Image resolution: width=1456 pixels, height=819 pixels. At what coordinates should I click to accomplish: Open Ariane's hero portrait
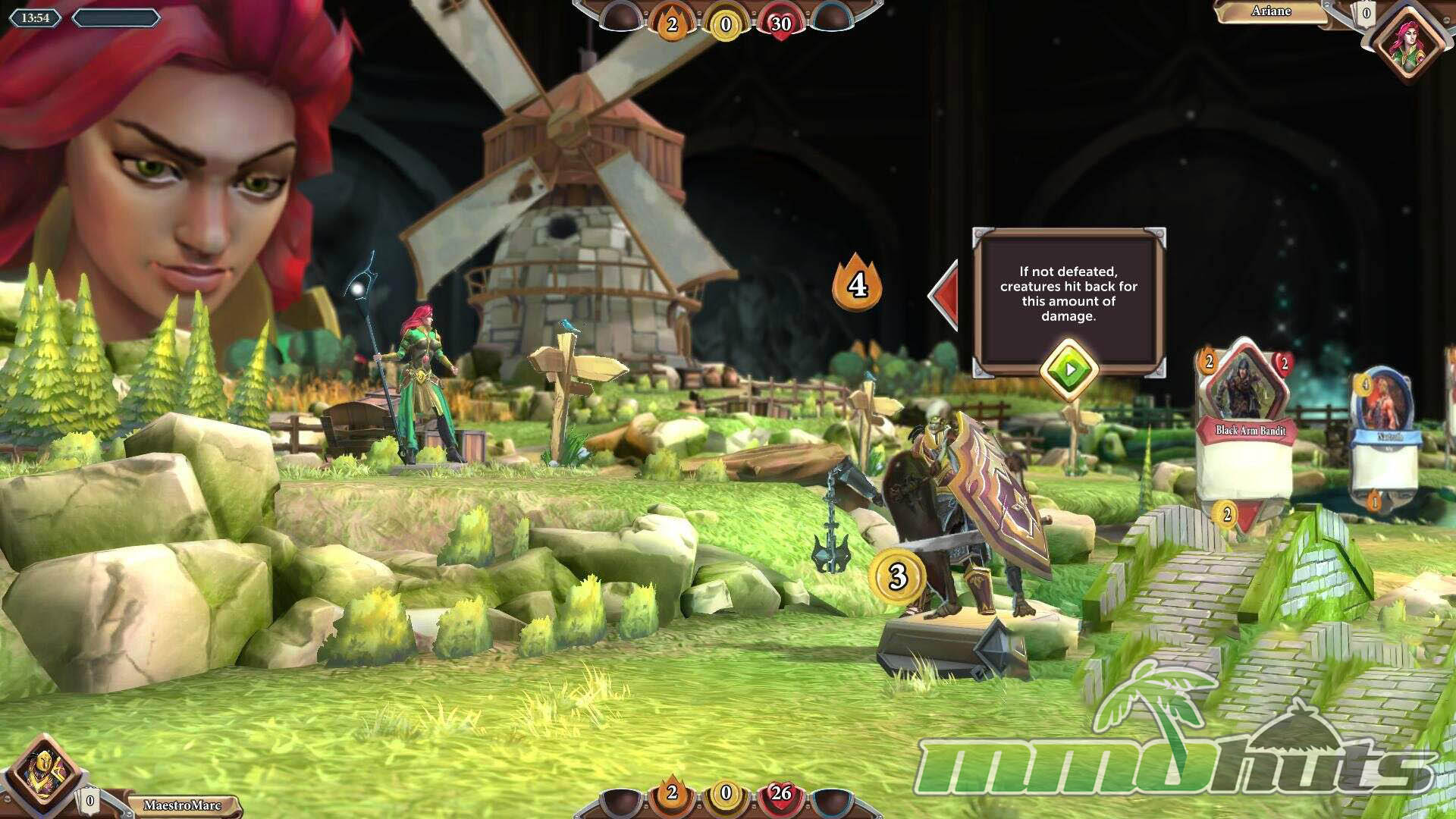pyautogui.click(x=1411, y=42)
